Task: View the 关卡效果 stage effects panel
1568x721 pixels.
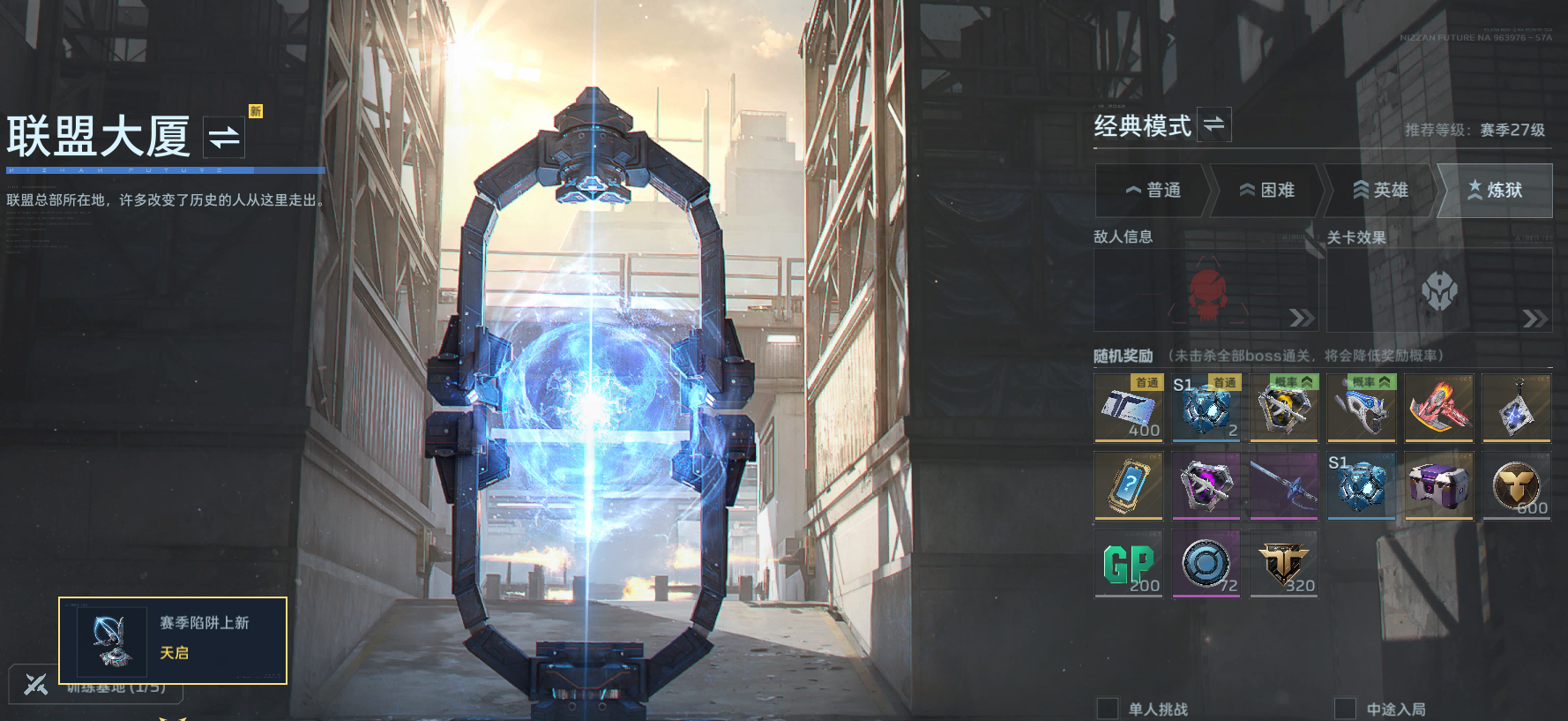Action: tap(1439, 291)
